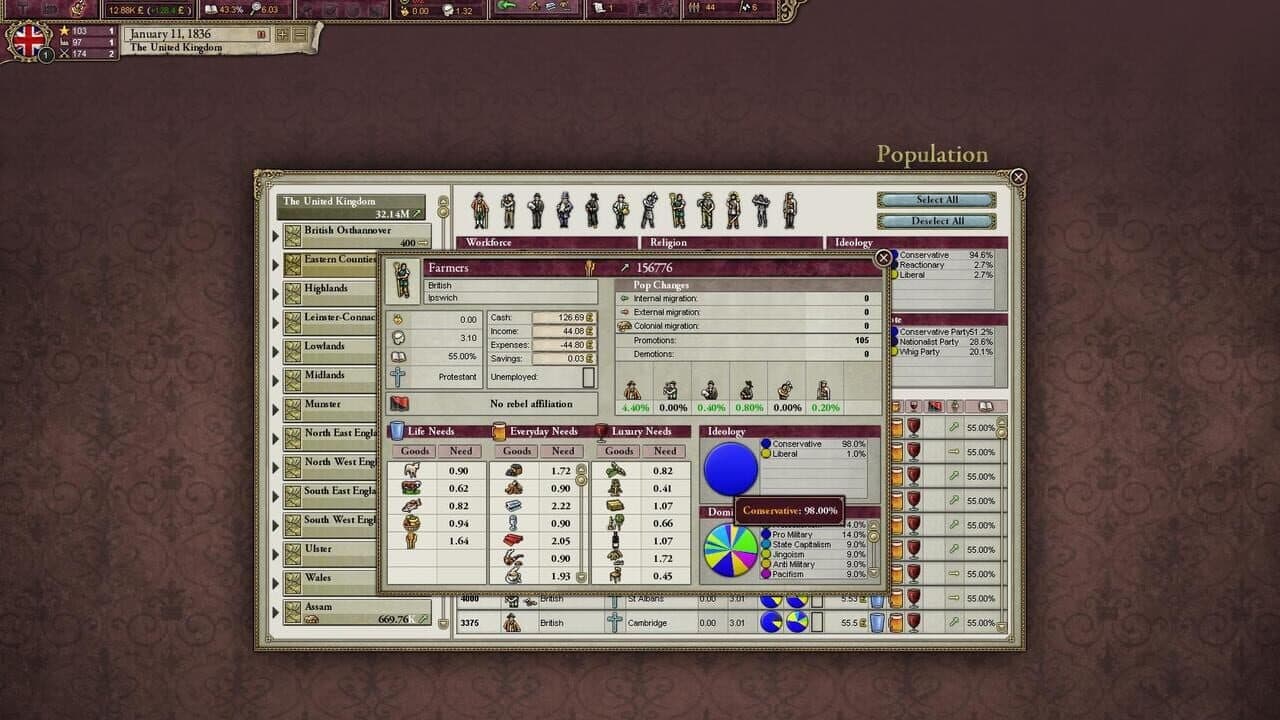The image size is (1280, 720).
Task: Click the blue Conservative pie chart slice
Action: coord(730,470)
